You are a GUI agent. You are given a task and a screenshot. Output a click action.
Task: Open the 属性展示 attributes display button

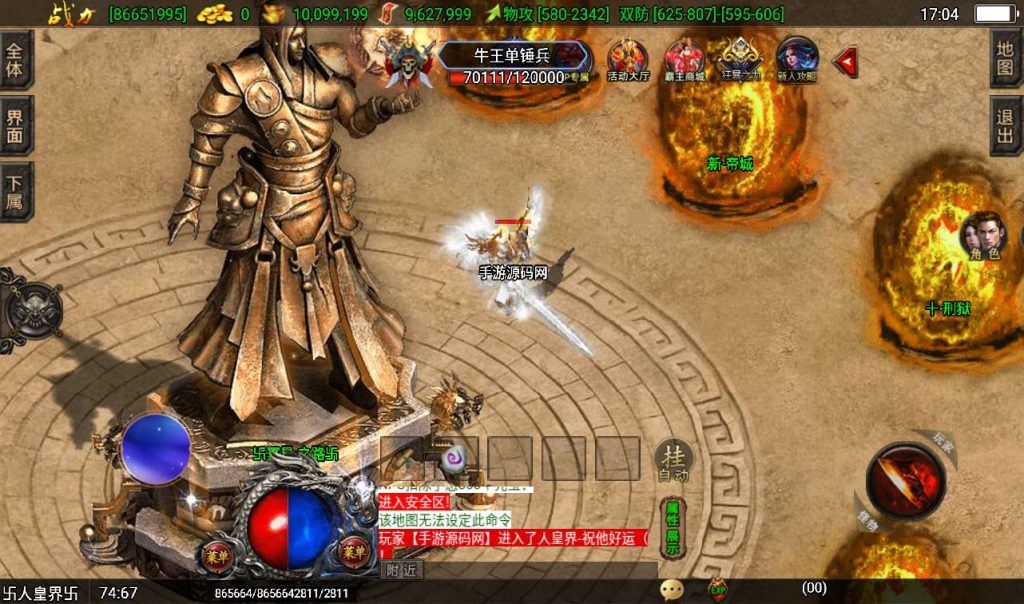pos(673,526)
